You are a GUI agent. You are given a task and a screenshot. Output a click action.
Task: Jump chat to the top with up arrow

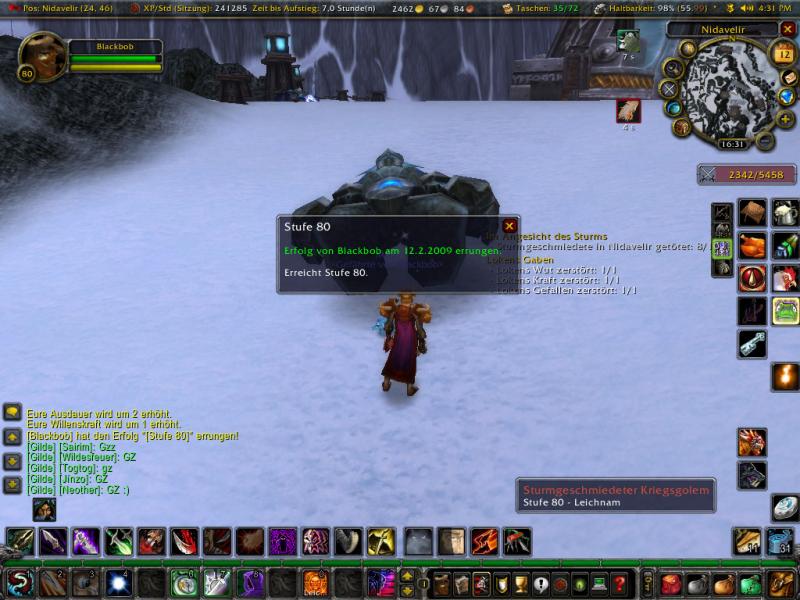click(x=13, y=437)
